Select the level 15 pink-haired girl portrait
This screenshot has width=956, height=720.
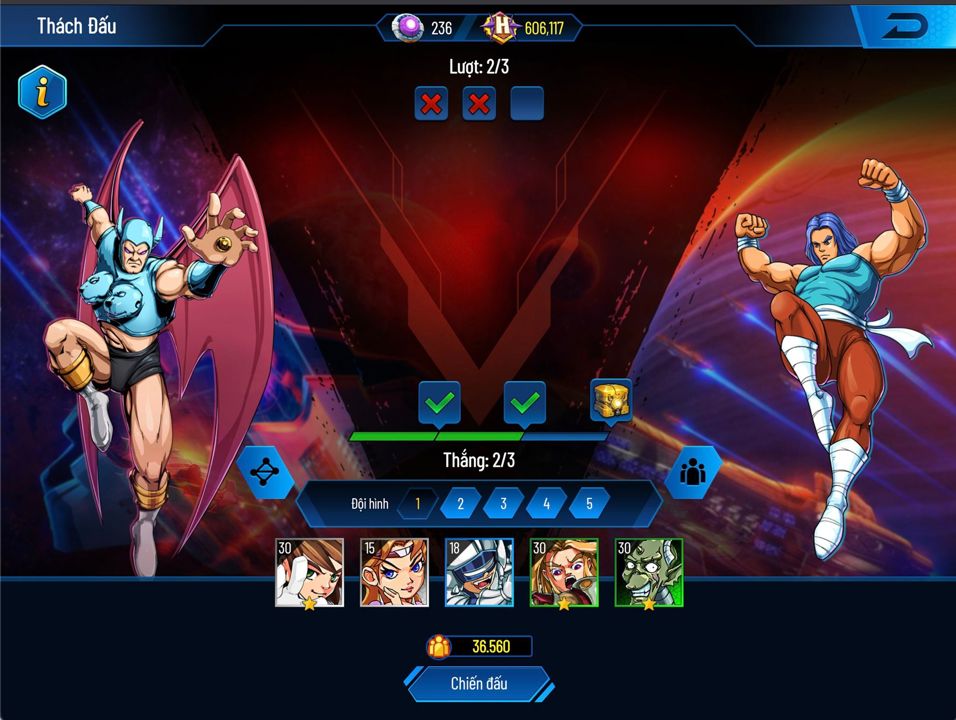[x=394, y=573]
